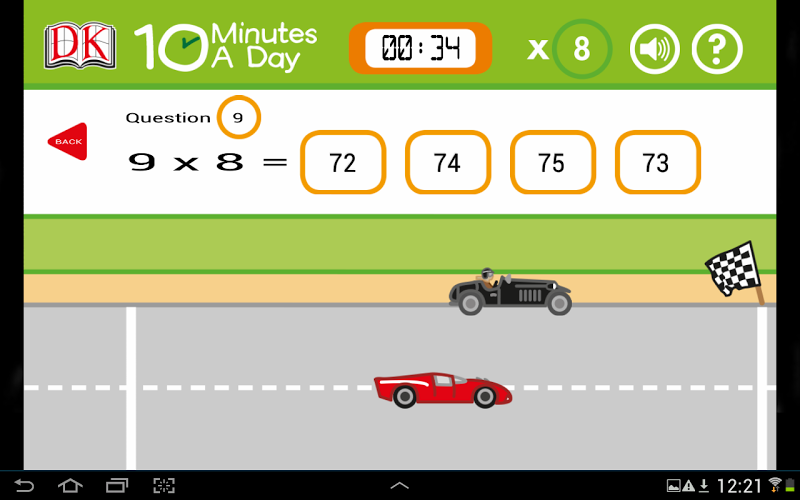Tap the Android home button
The height and width of the screenshot is (500, 800).
[x=70, y=486]
